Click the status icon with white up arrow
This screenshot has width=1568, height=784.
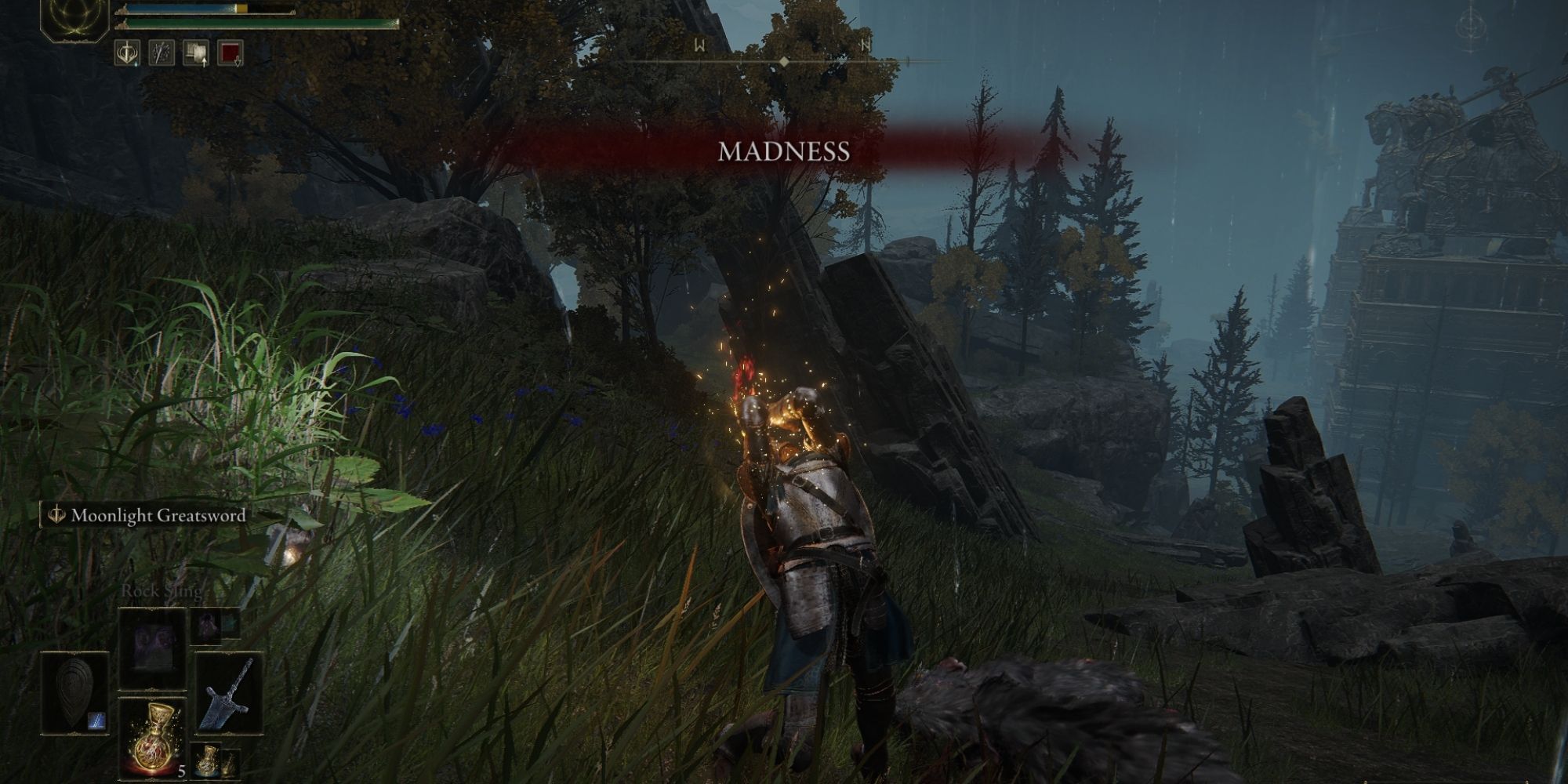click(x=196, y=53)
